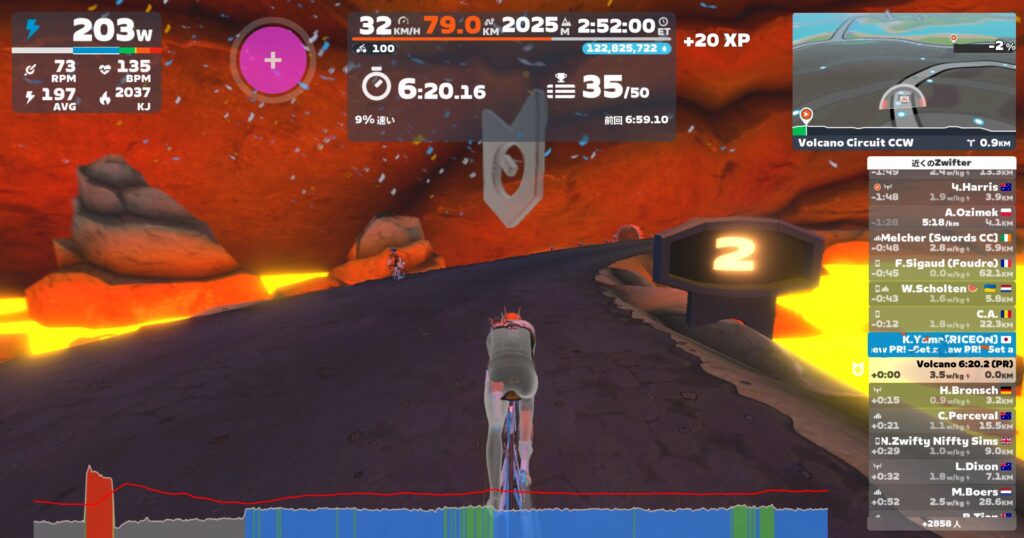Image resolution: width=1024 pixels, height=538 pixels.
Task: Select rider A.Ozimek in nearby list
Action: tap(941, 217)
